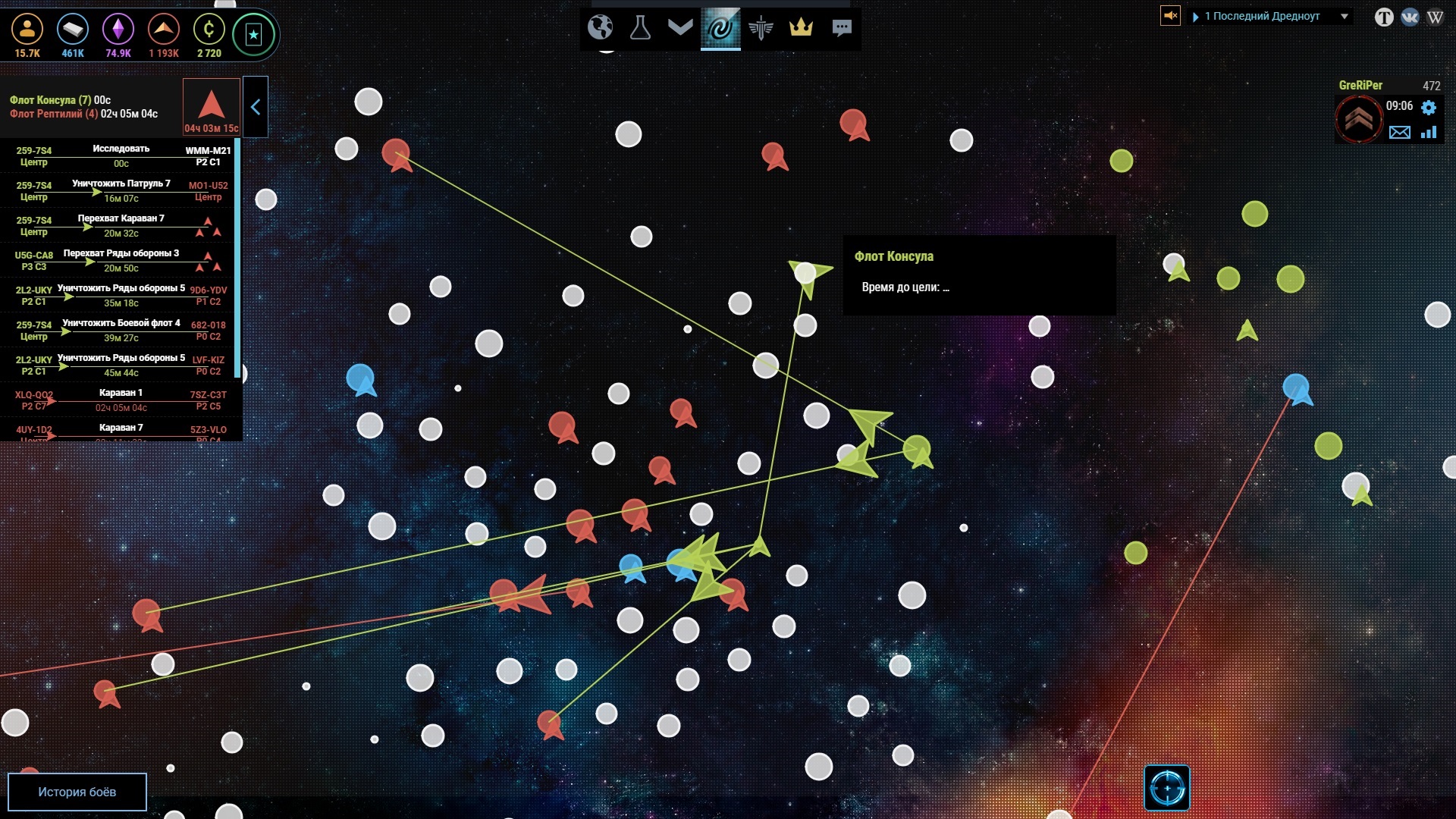Collapse the fleet panel with the arrow

[x=256, y=107]
